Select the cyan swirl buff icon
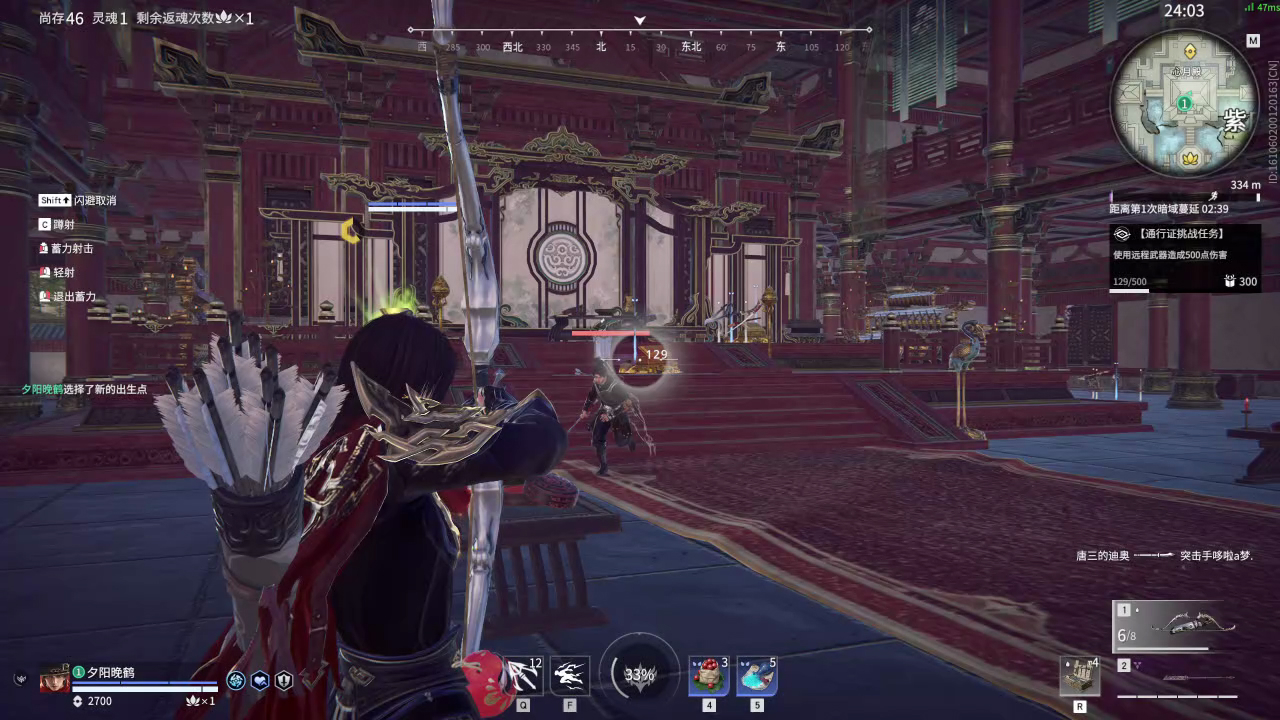The height and width of the screenshot is (720, 1280). coord(236,681)
